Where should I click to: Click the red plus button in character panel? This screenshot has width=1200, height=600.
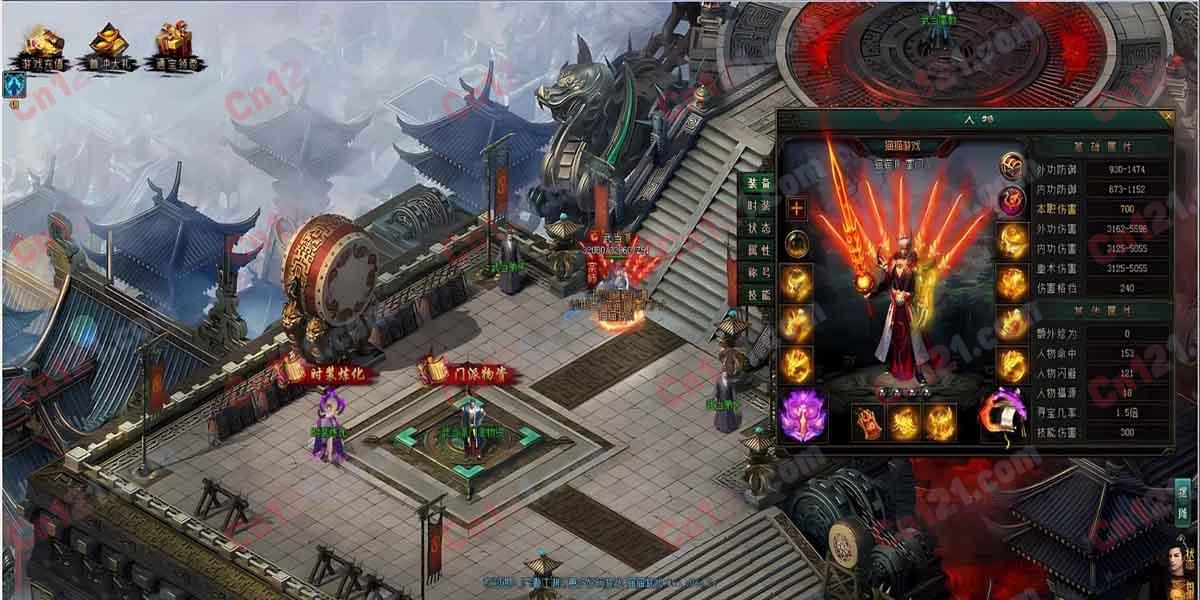(x=797, y=209)
